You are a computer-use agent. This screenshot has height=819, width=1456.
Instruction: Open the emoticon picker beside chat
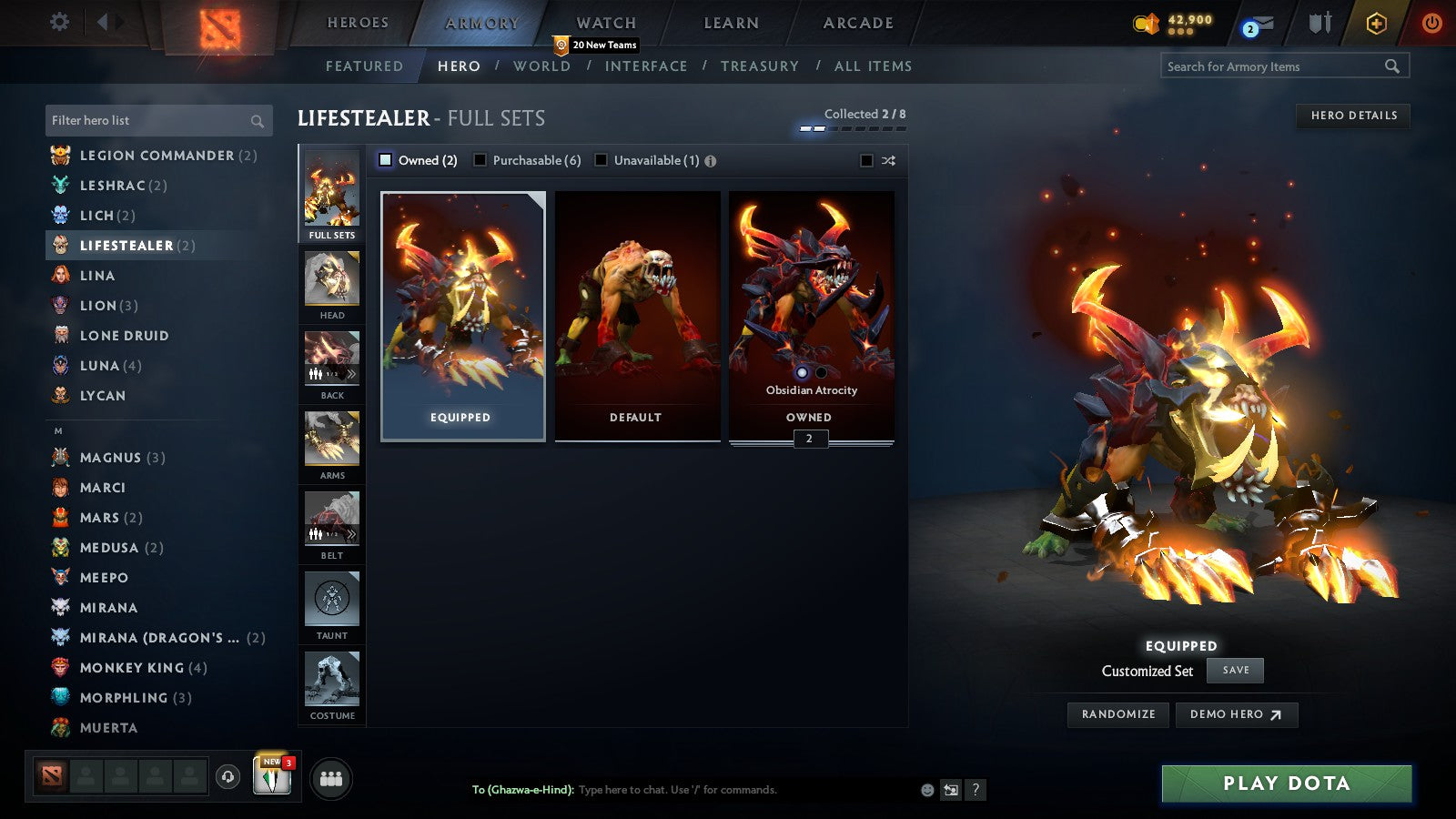927,790
